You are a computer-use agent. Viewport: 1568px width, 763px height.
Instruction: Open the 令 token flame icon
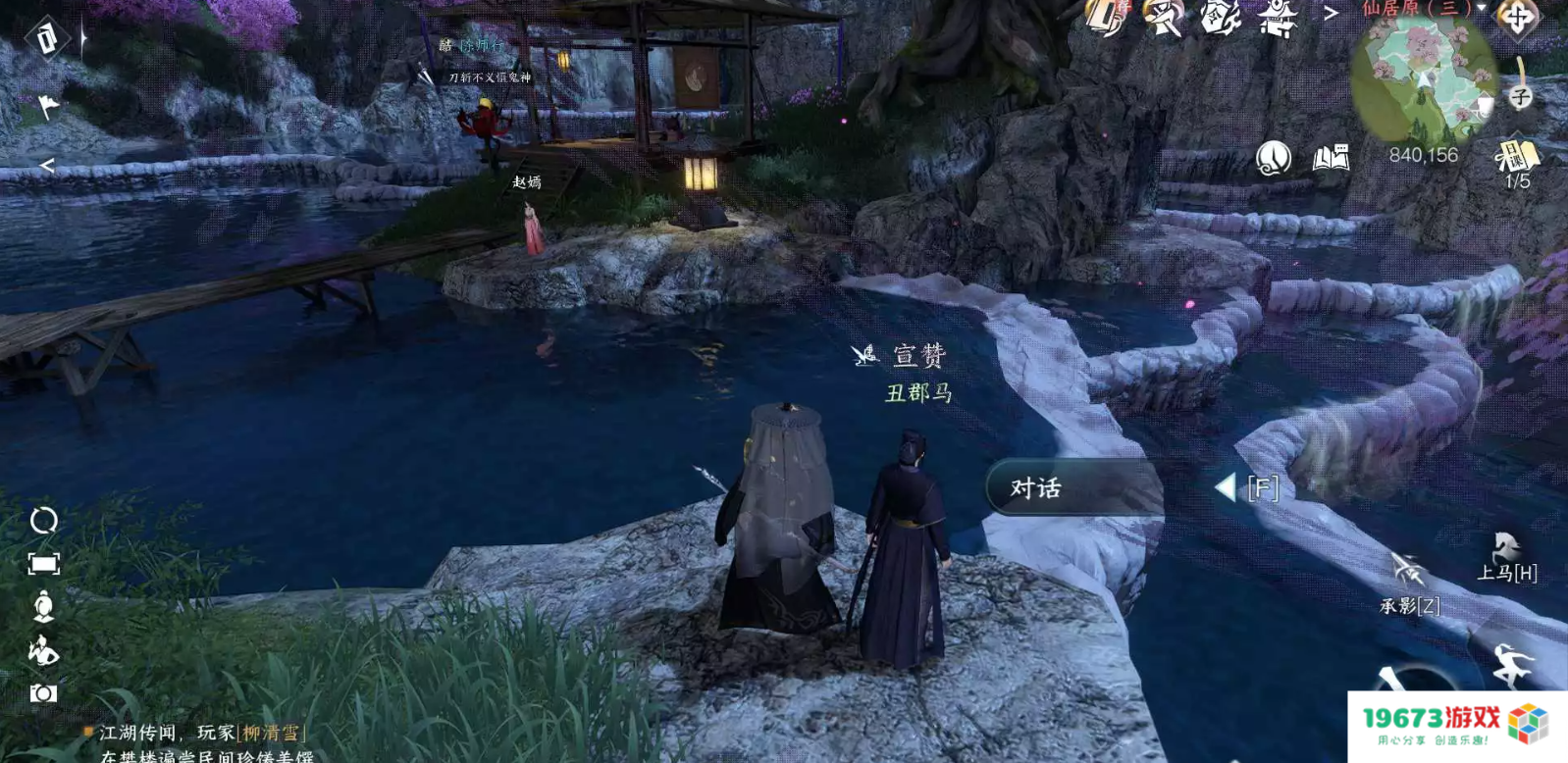[1221, 18]
